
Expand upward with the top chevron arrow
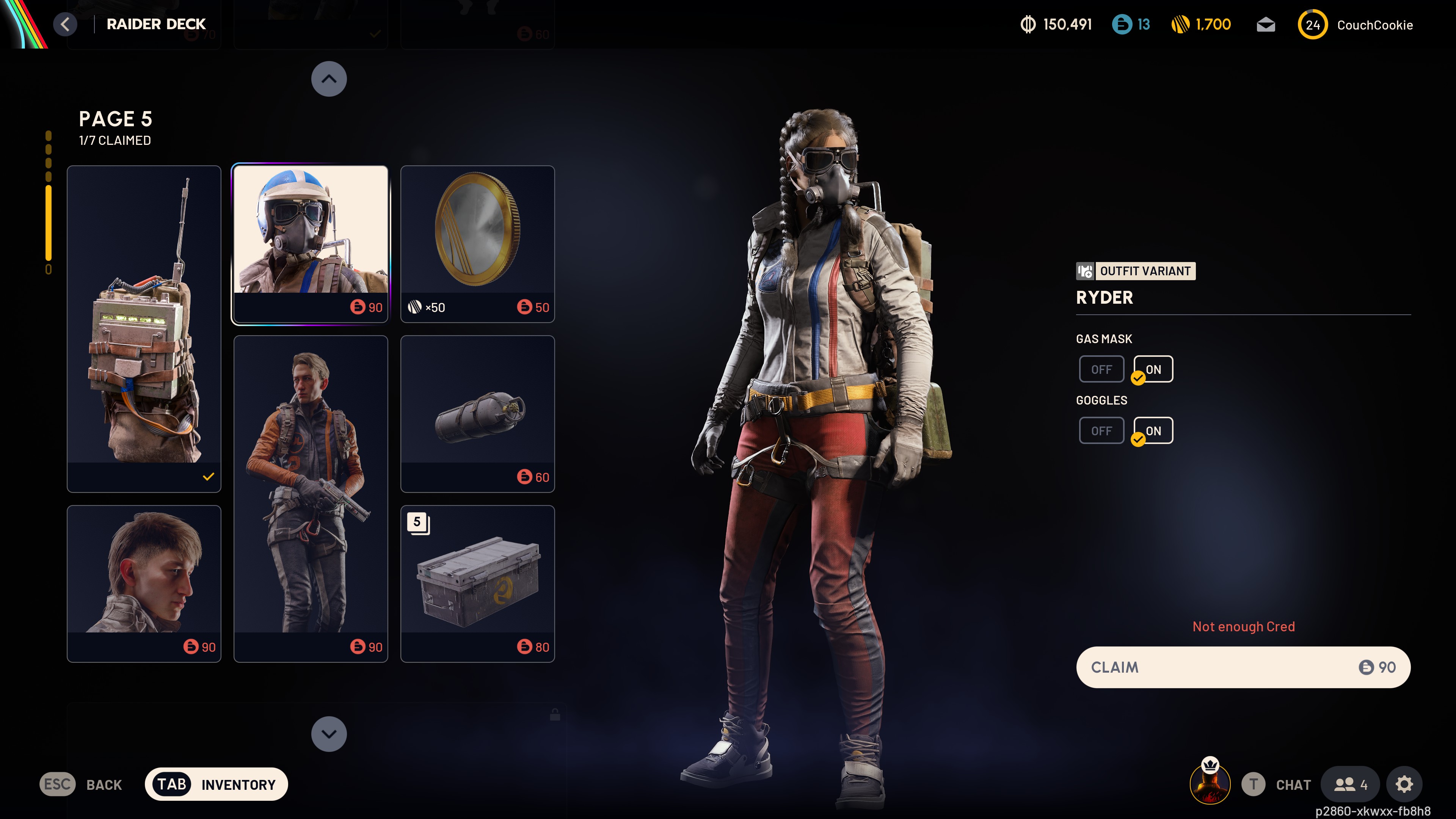point(329,79)
